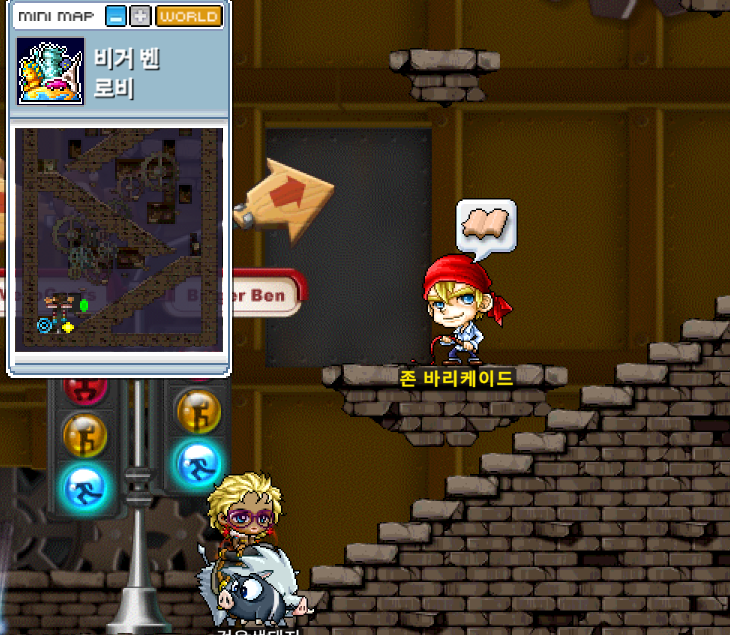Image resolution: width=730 pixels, height=635 pixels.
Task: Select the green NPC marker on the minimap
Action: pyautogui.click(x=84, y=304)
